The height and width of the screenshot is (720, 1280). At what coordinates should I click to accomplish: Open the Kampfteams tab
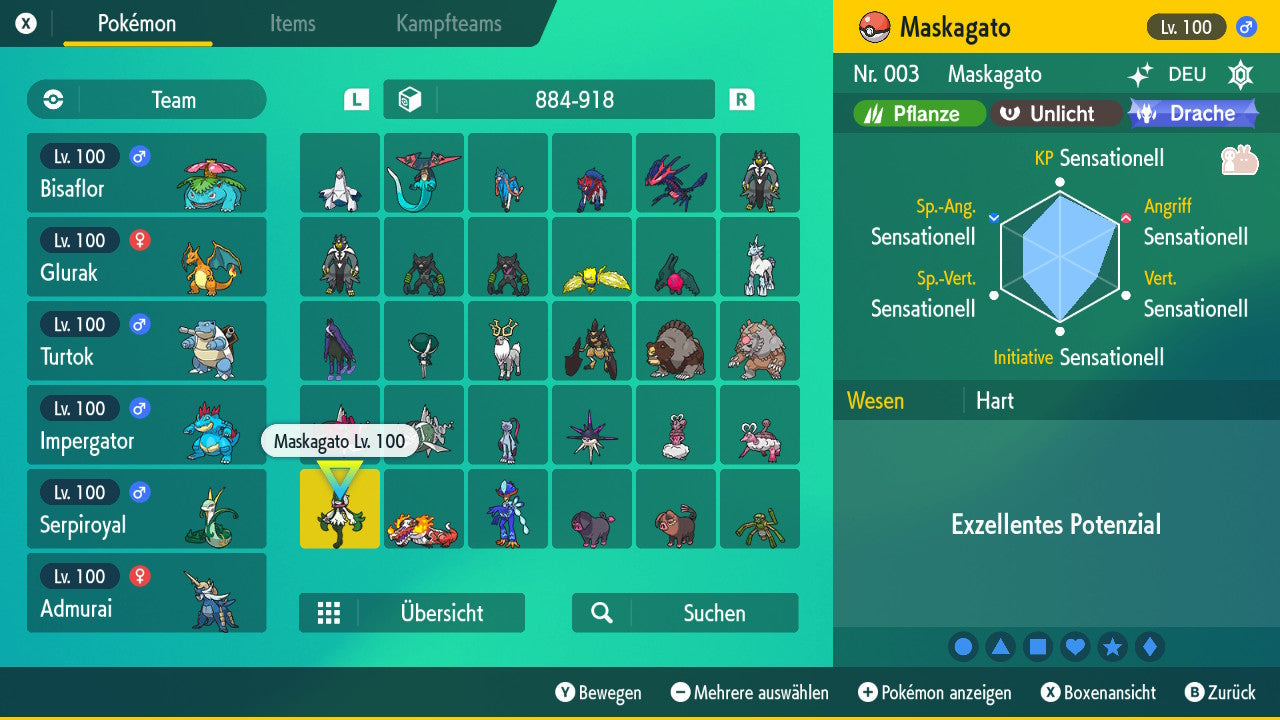click(448, 24)
